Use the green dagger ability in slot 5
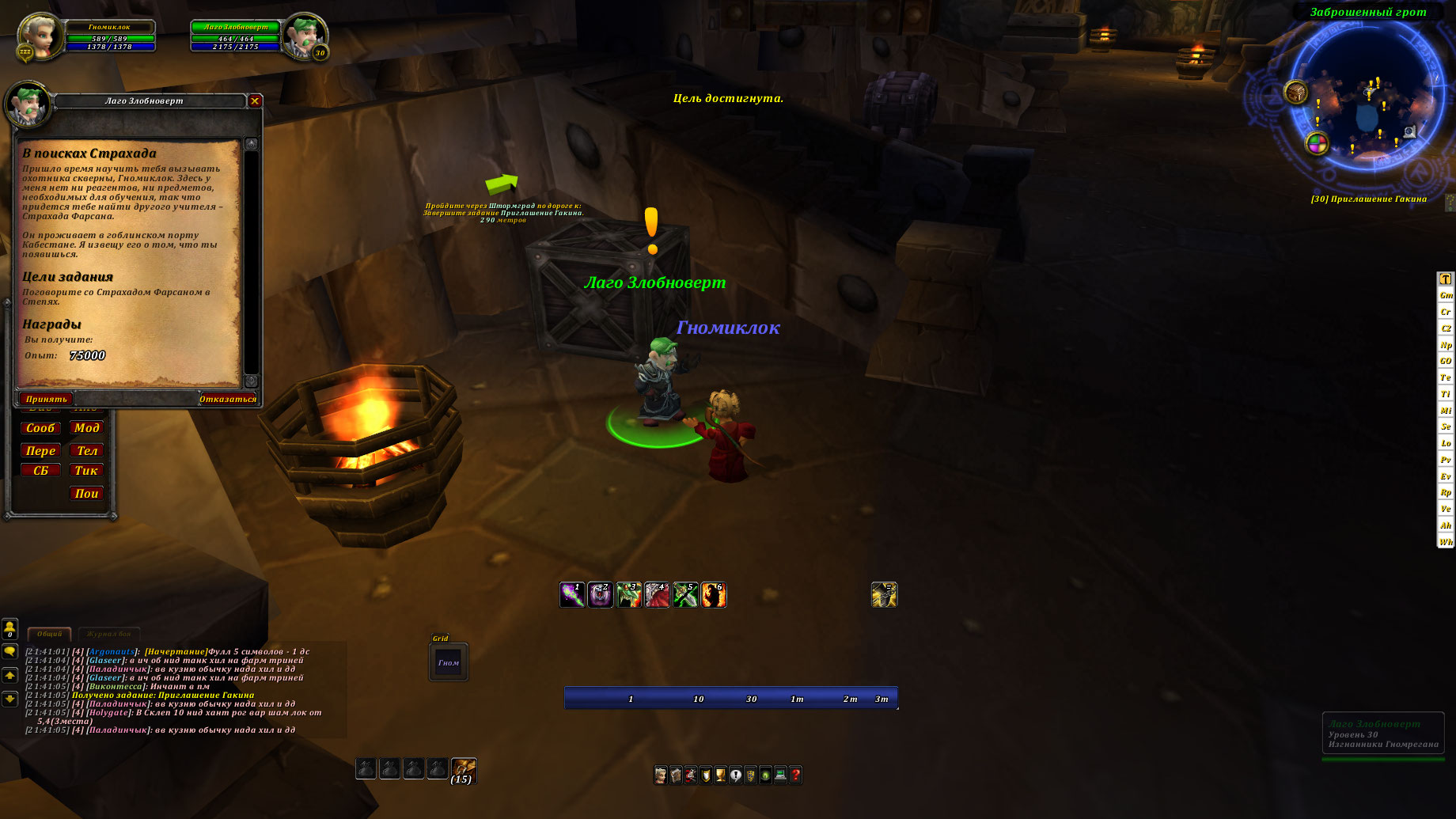The width and height of the screenshot is (1456, 819). click(685, 594)
